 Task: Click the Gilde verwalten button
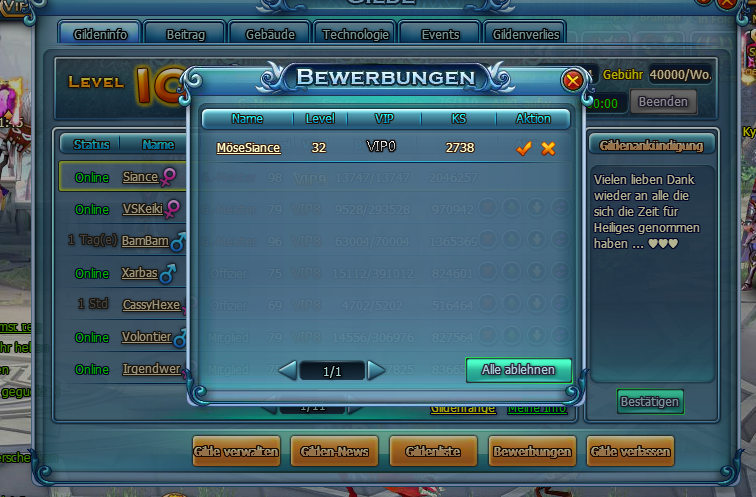[236, 452]
